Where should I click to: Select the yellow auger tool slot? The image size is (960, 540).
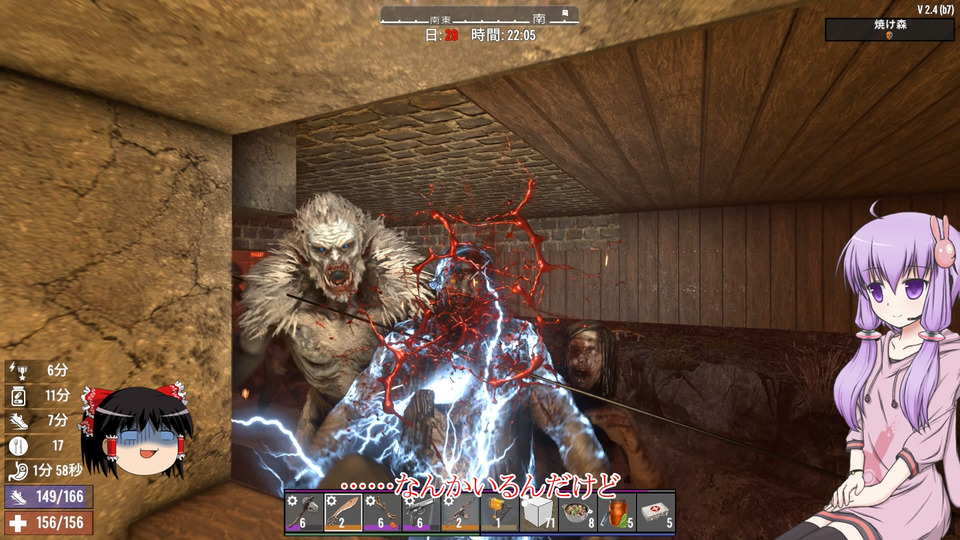499,513
